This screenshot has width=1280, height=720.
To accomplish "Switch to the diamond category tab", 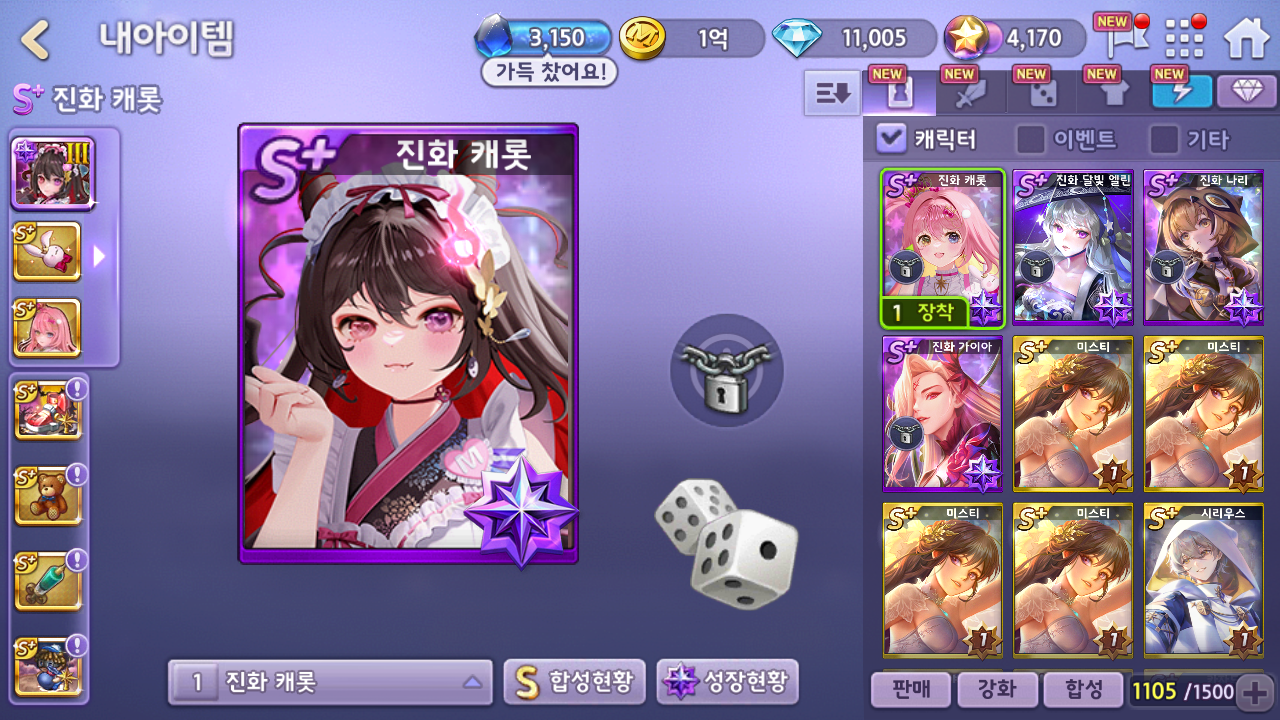I will [1246, 92].
